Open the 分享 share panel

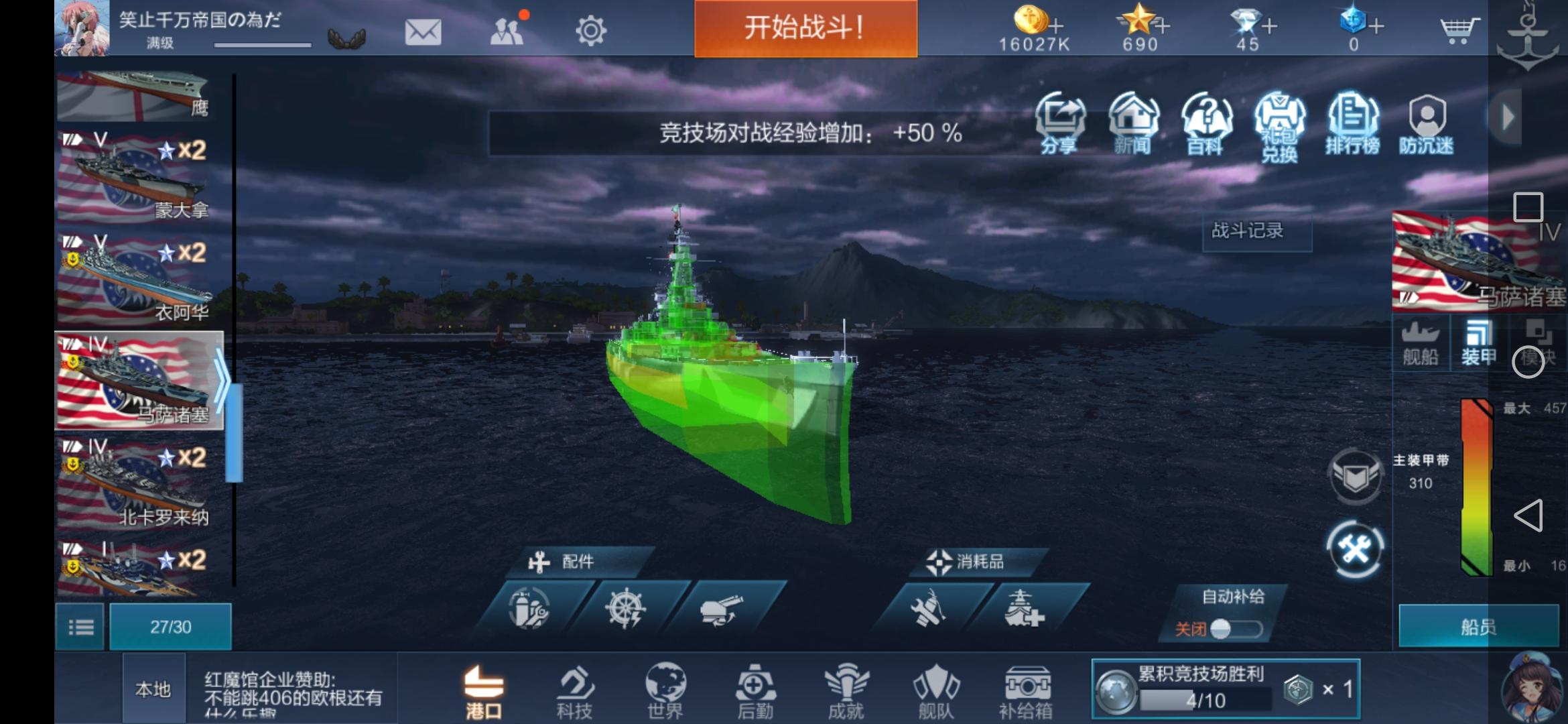pos(1062,124)
